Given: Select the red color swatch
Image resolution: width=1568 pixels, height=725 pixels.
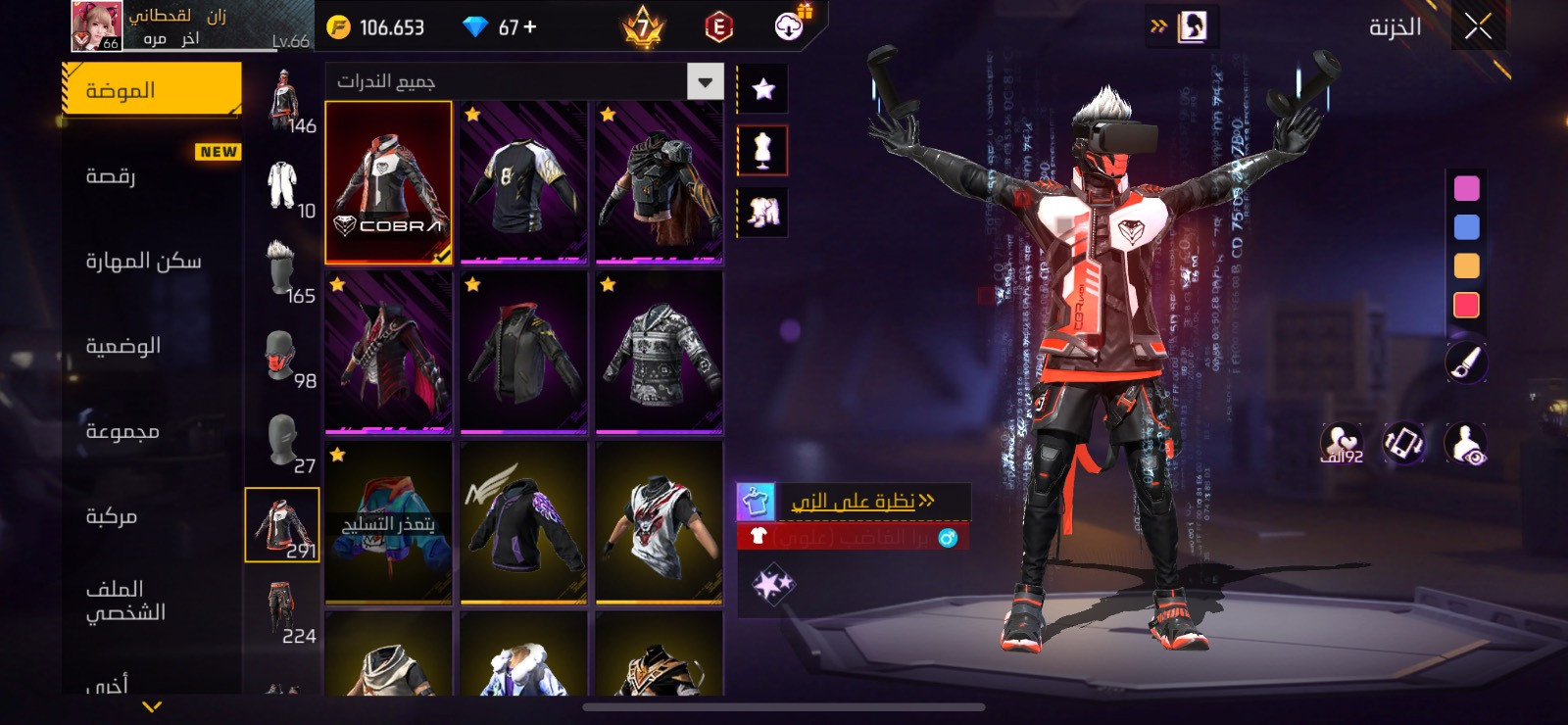Looking at the screenshot, I should [1466, 306].
